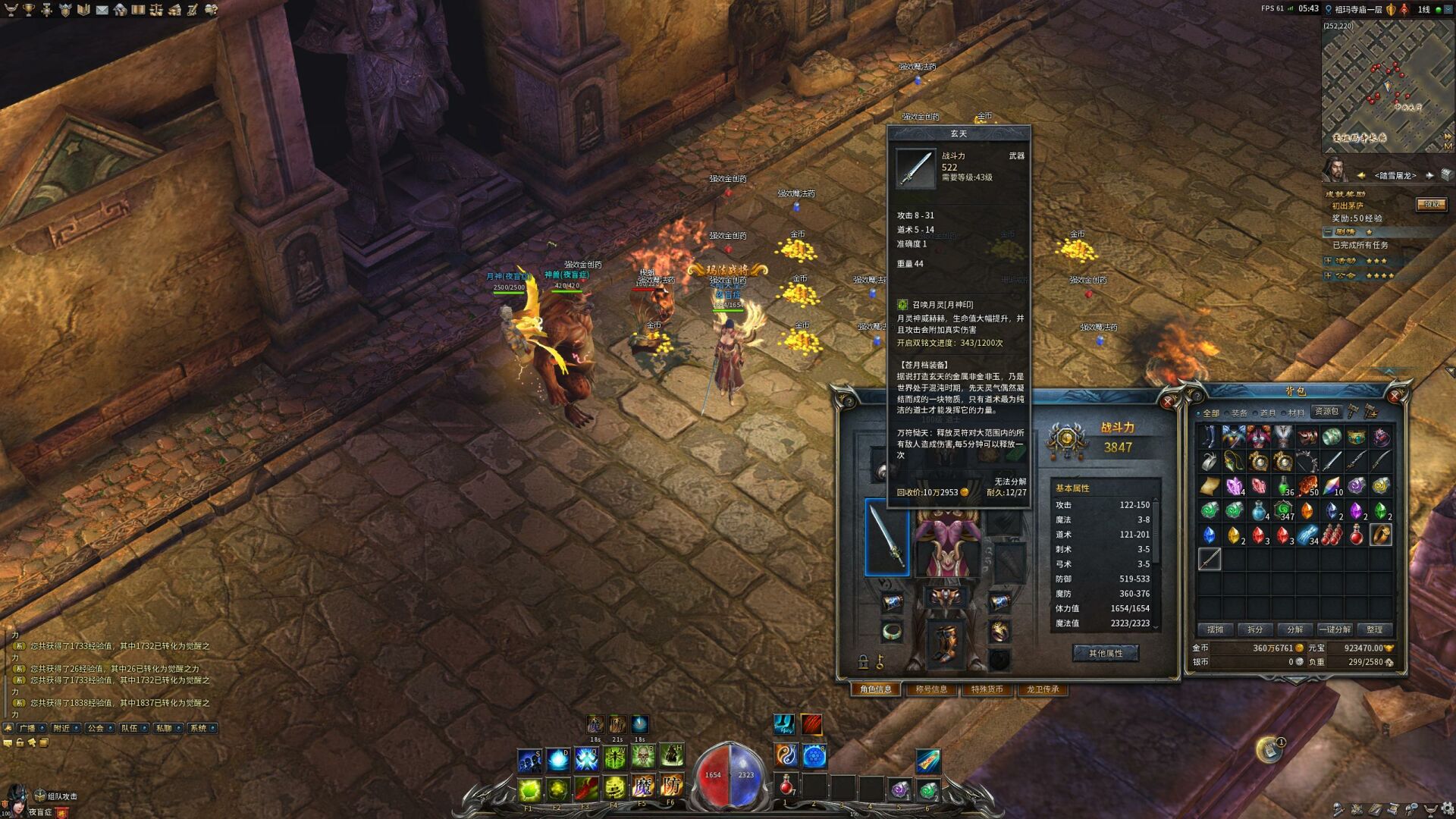Select the gold ring in the backpack
The width and height of the screenshot is (1456, 819).
pos(1381,535)
